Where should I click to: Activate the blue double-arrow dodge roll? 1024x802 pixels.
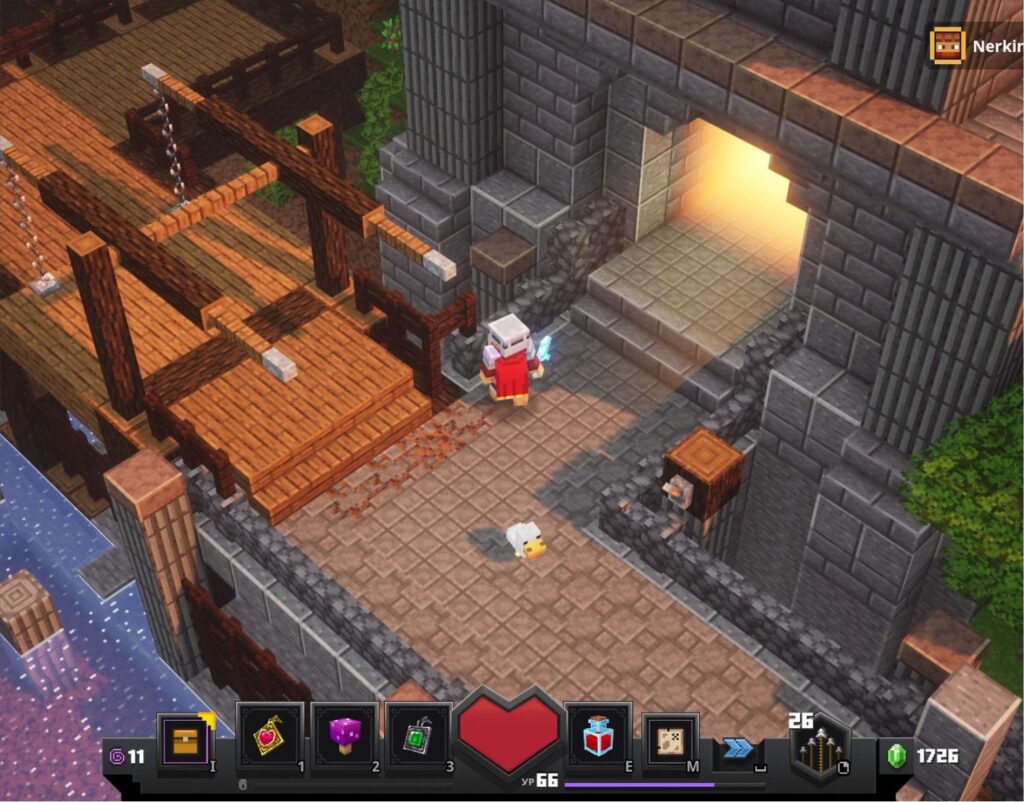(x=738, y=748)
